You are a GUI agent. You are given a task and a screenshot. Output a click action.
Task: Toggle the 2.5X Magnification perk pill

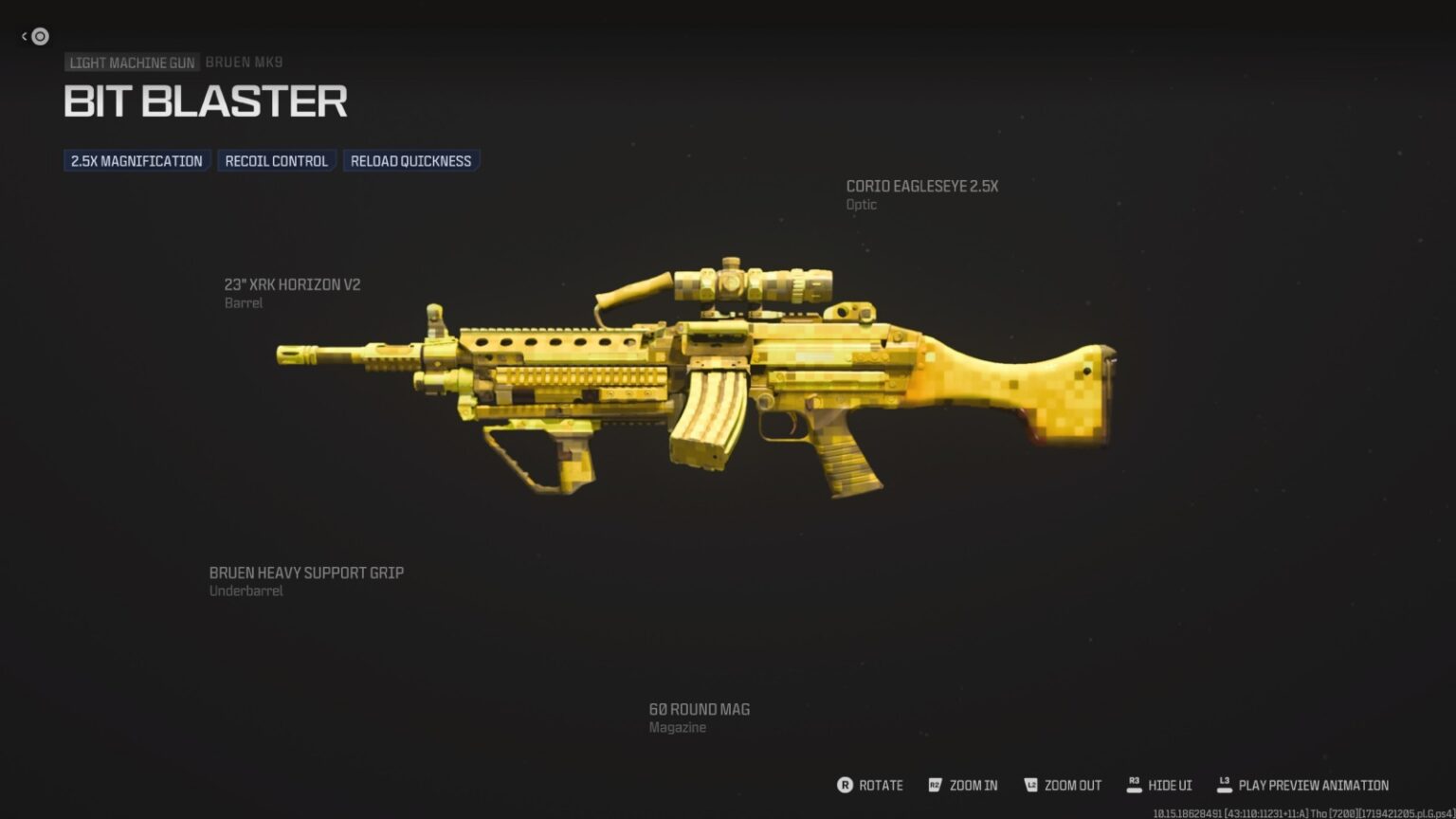coord(136,160)
